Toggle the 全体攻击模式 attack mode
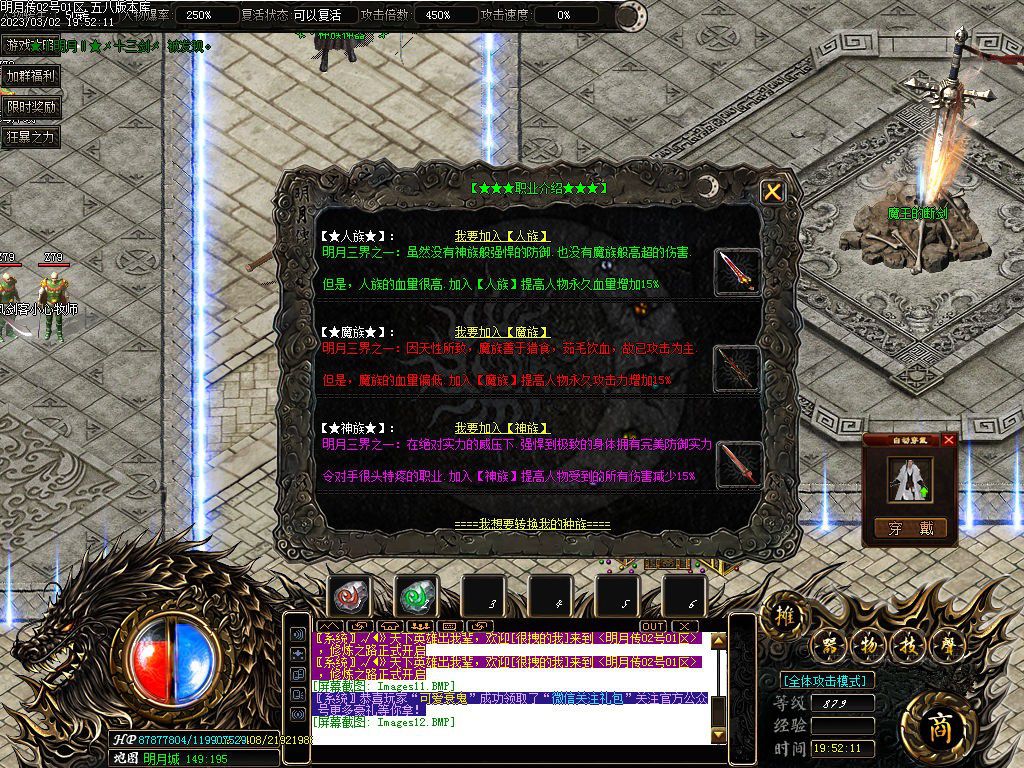1024x768 pixels. [x=827, y=681]
